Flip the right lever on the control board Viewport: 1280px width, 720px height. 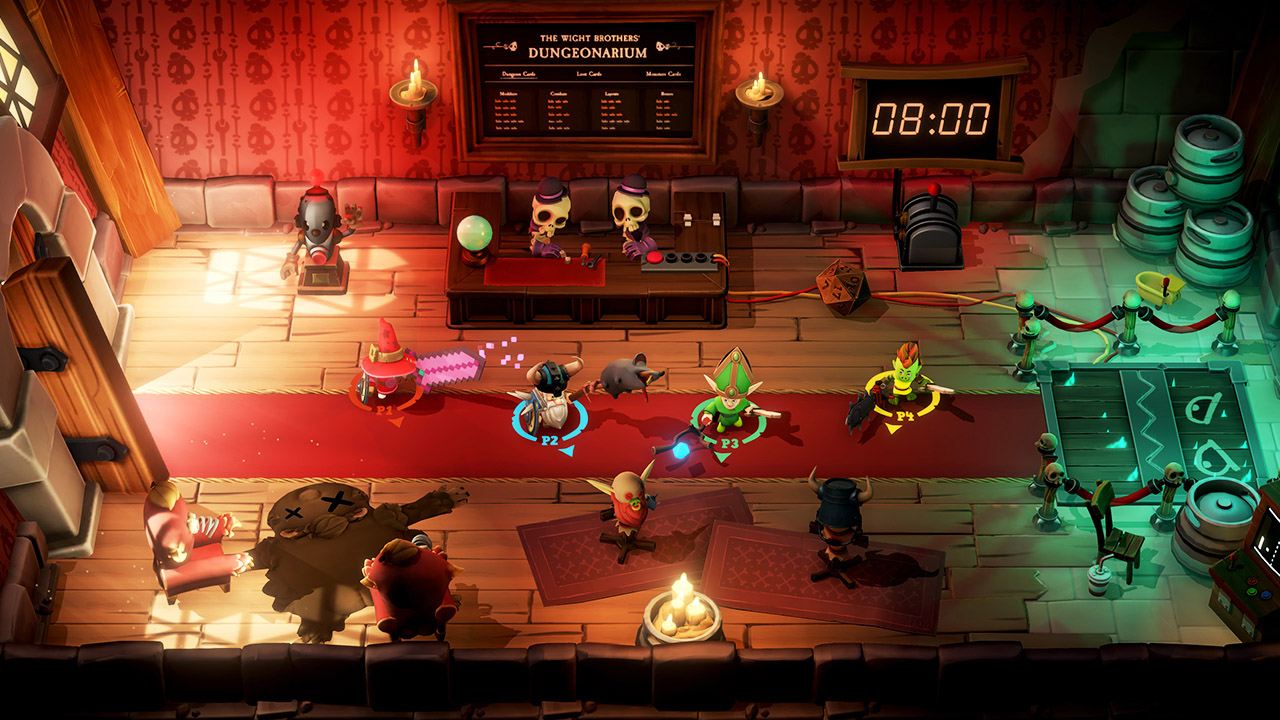[715, 220]
